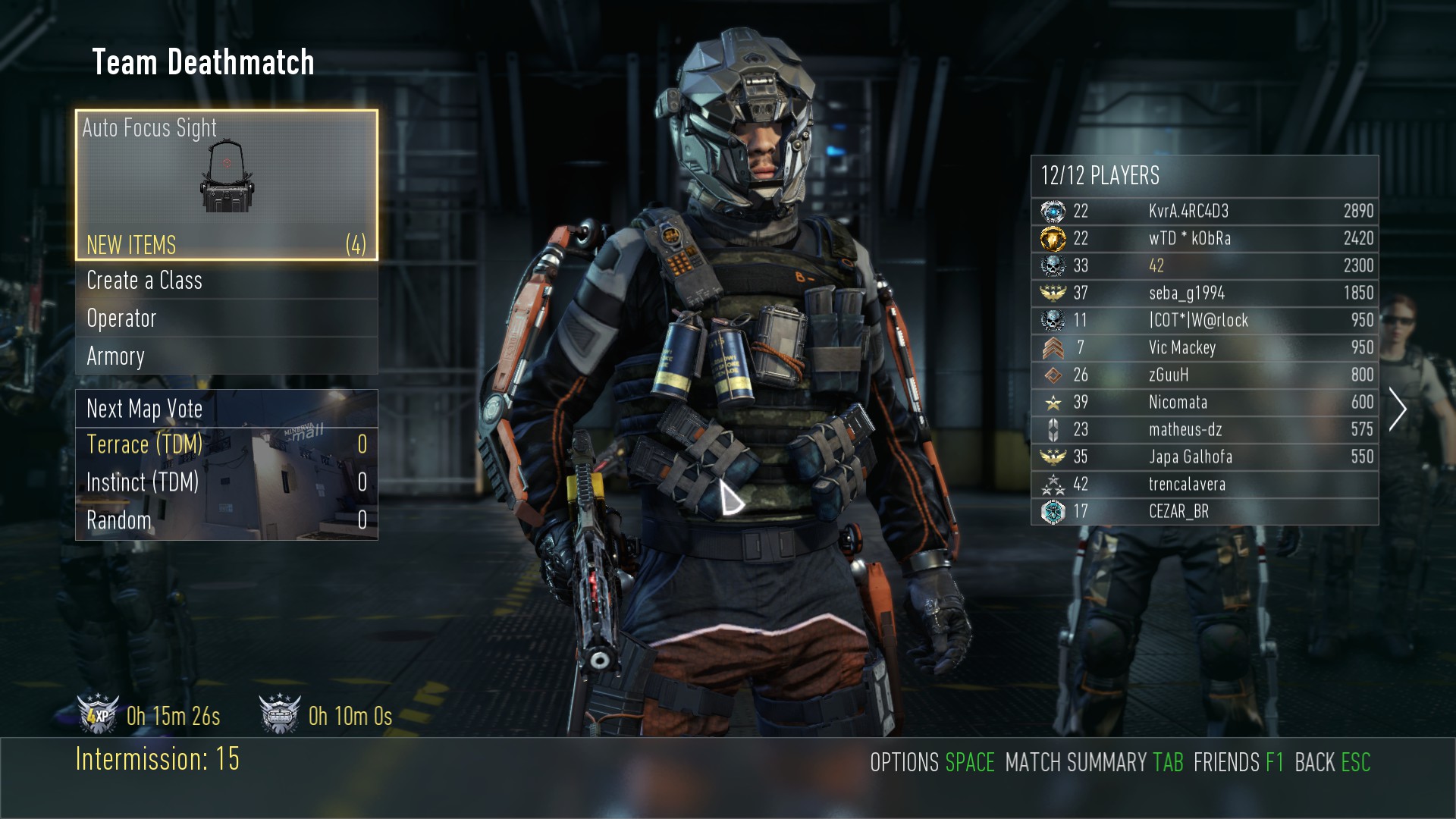Image resolution: width=1456 pixels, height=819 pixels.
Task: Select player zGuuH row
Action: click(x=1204, y=375)
